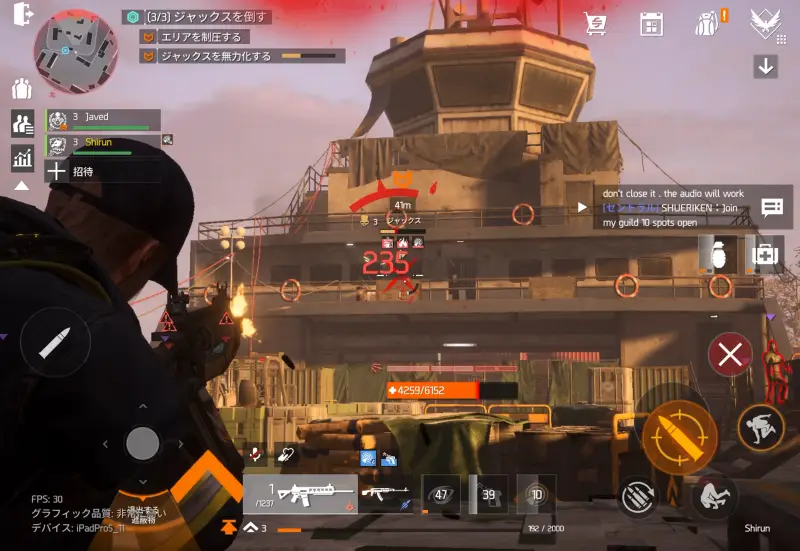
Task: Fire weapon with the orange crosshair button
Action: pos(679,435)
